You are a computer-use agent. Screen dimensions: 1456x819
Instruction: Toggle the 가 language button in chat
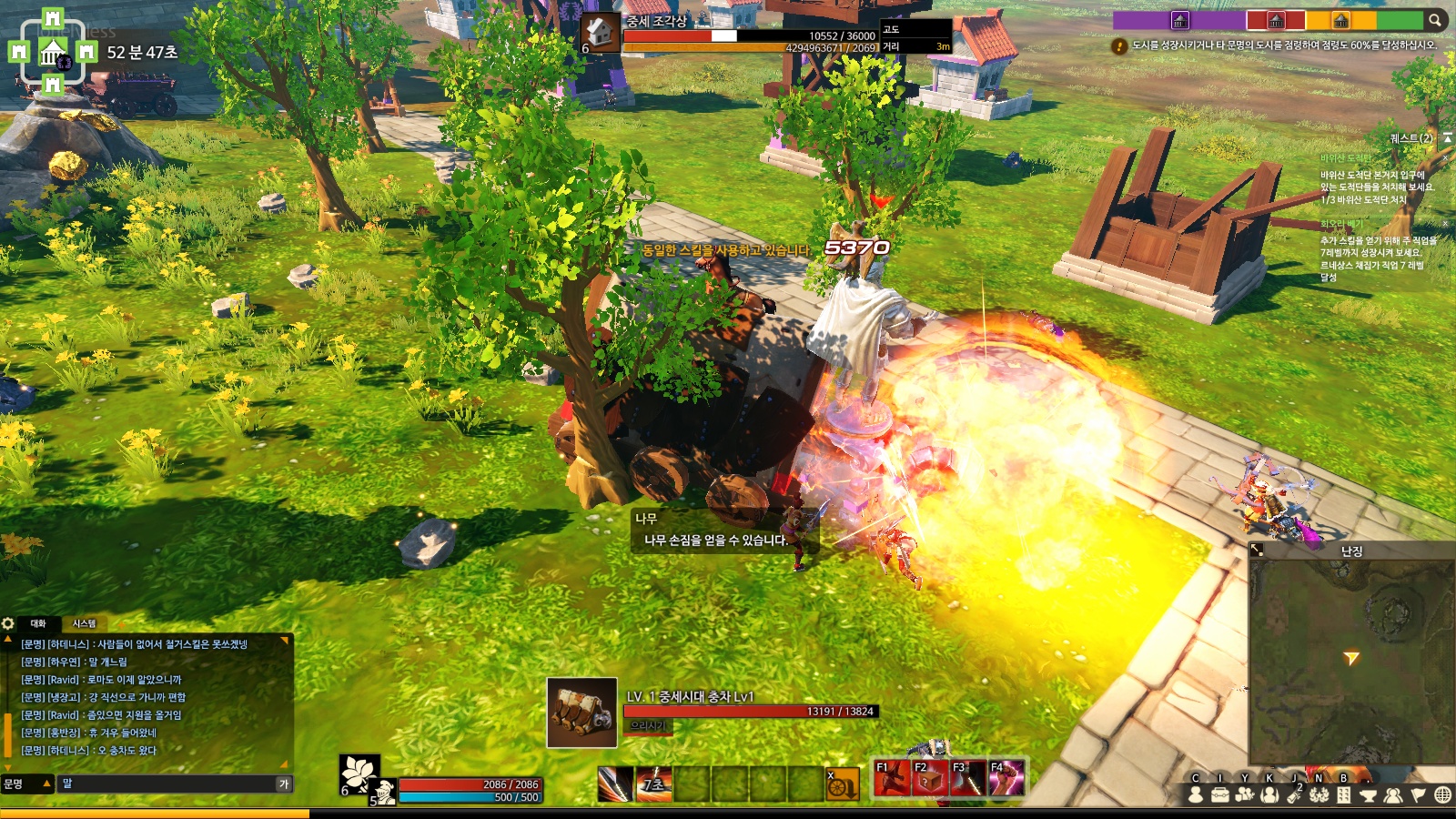(x=284, y=784)
